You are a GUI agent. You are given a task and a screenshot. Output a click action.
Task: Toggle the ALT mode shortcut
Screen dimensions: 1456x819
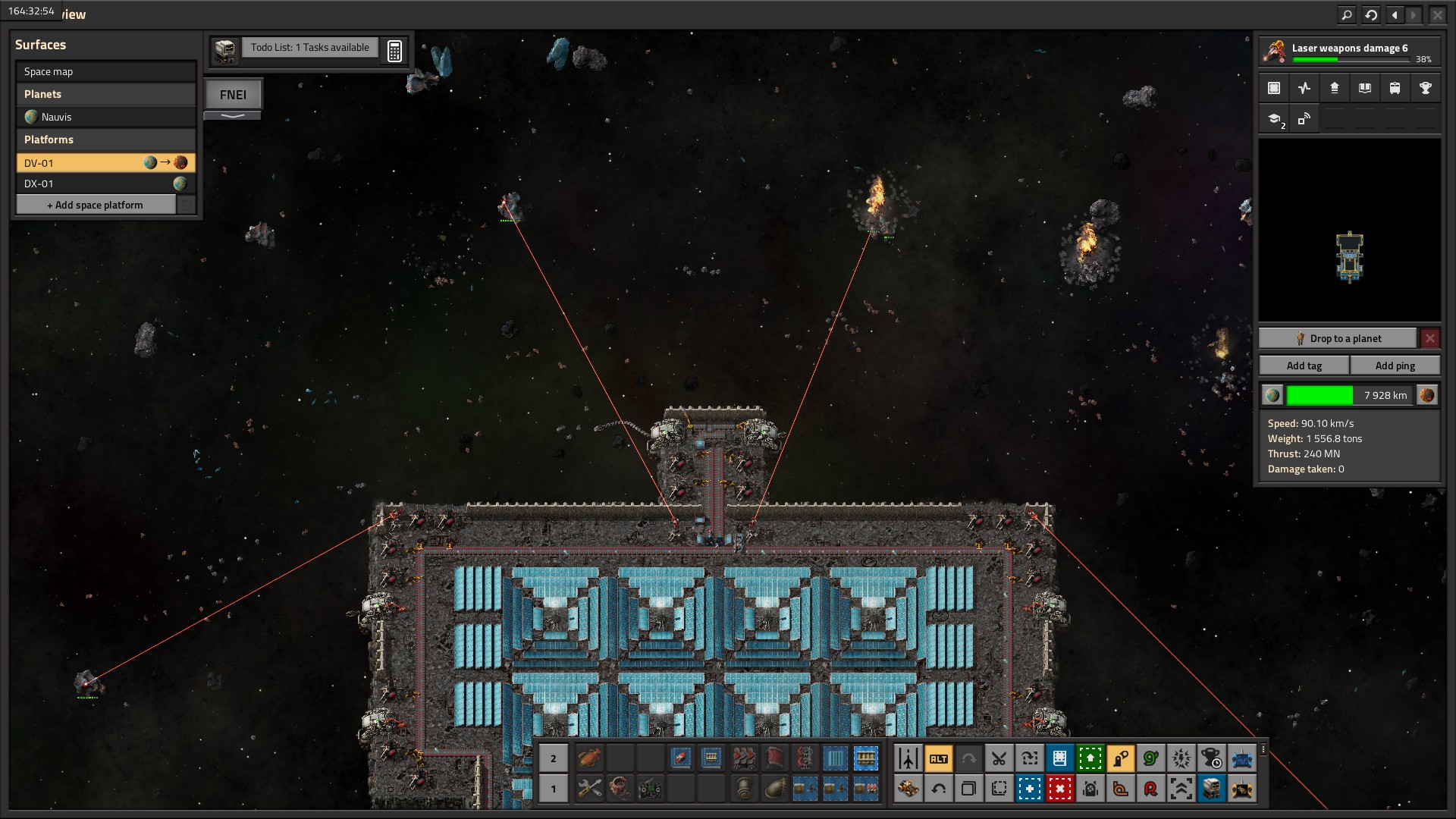(938, 758)
